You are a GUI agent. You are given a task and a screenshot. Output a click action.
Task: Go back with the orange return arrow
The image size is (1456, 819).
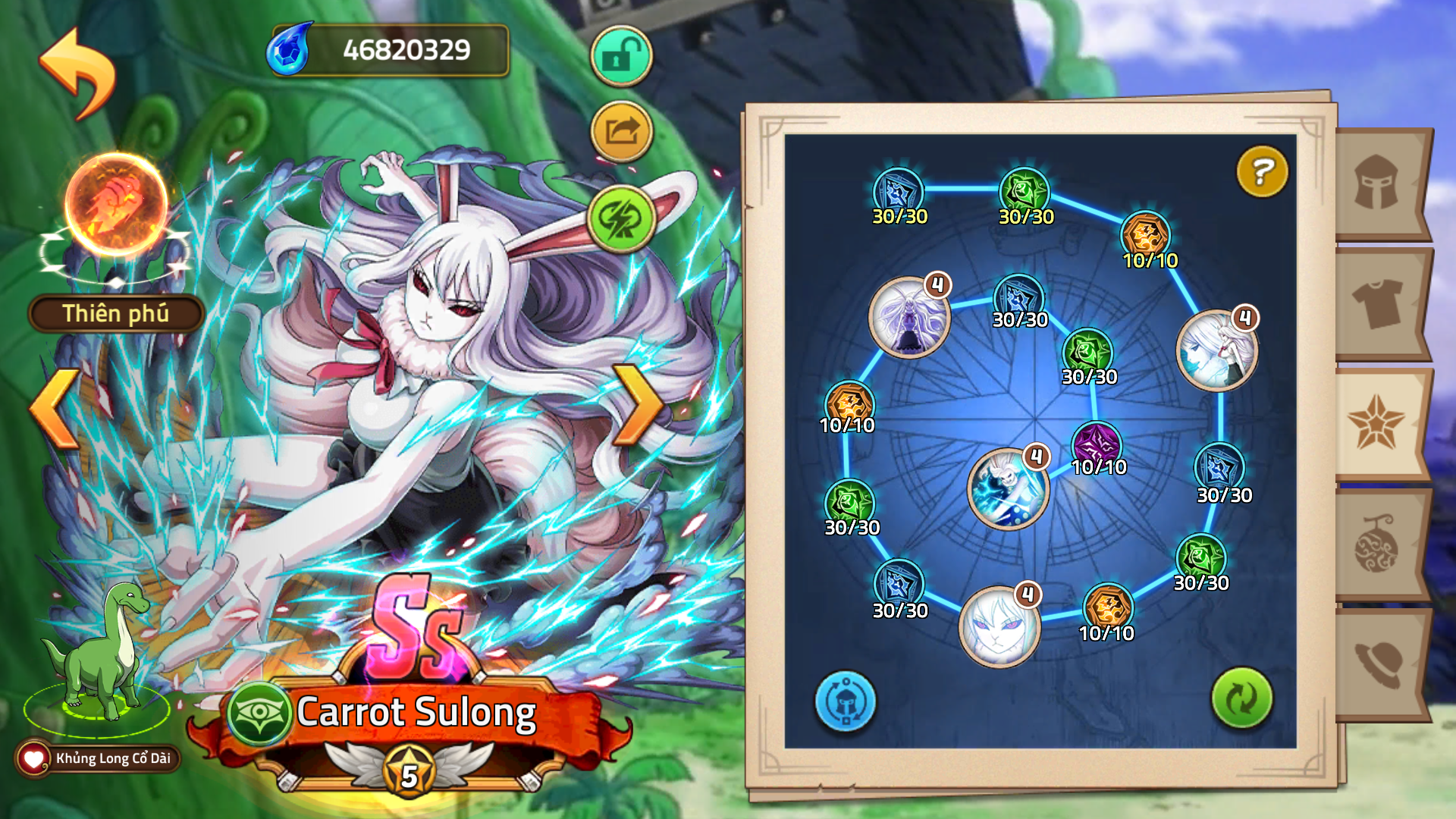coord(78,74)
